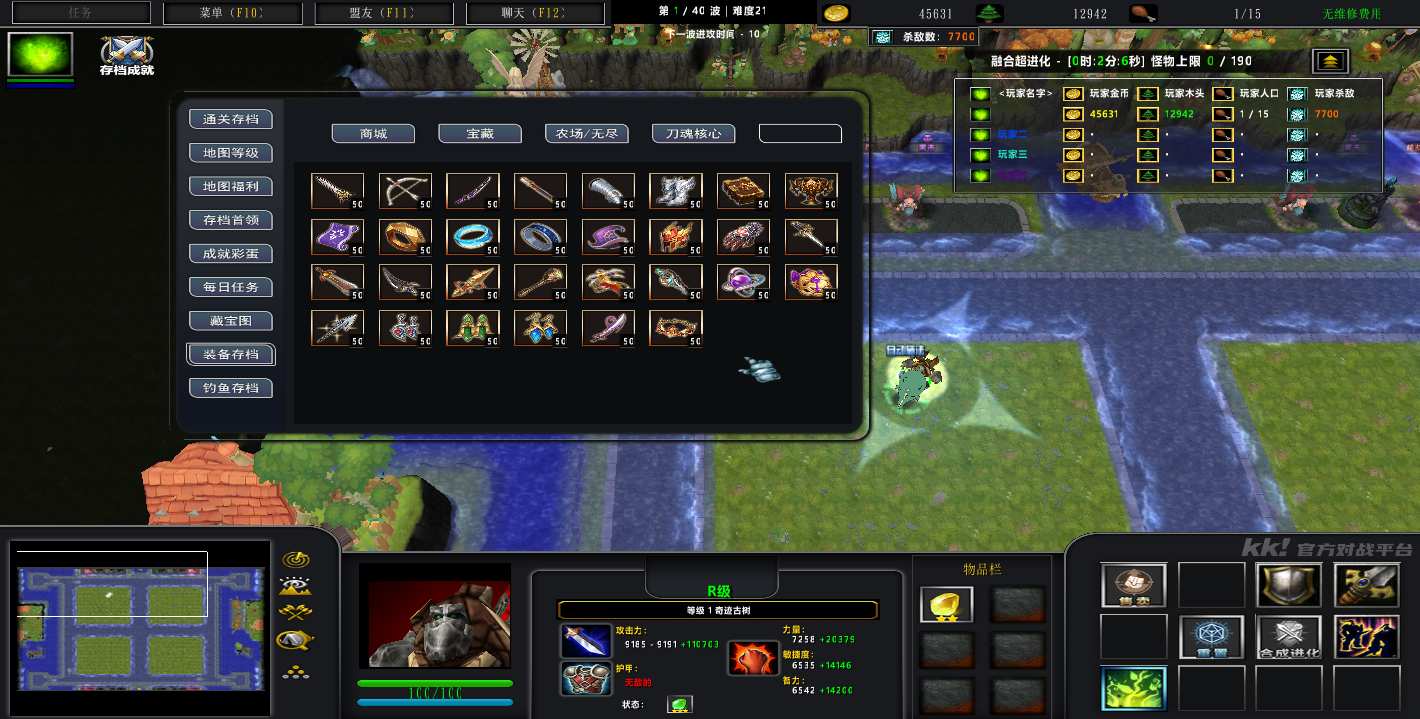This screenshot has width=1420, height=719.
Task: Select the gold gem inventory item
Action: point(945,604)
